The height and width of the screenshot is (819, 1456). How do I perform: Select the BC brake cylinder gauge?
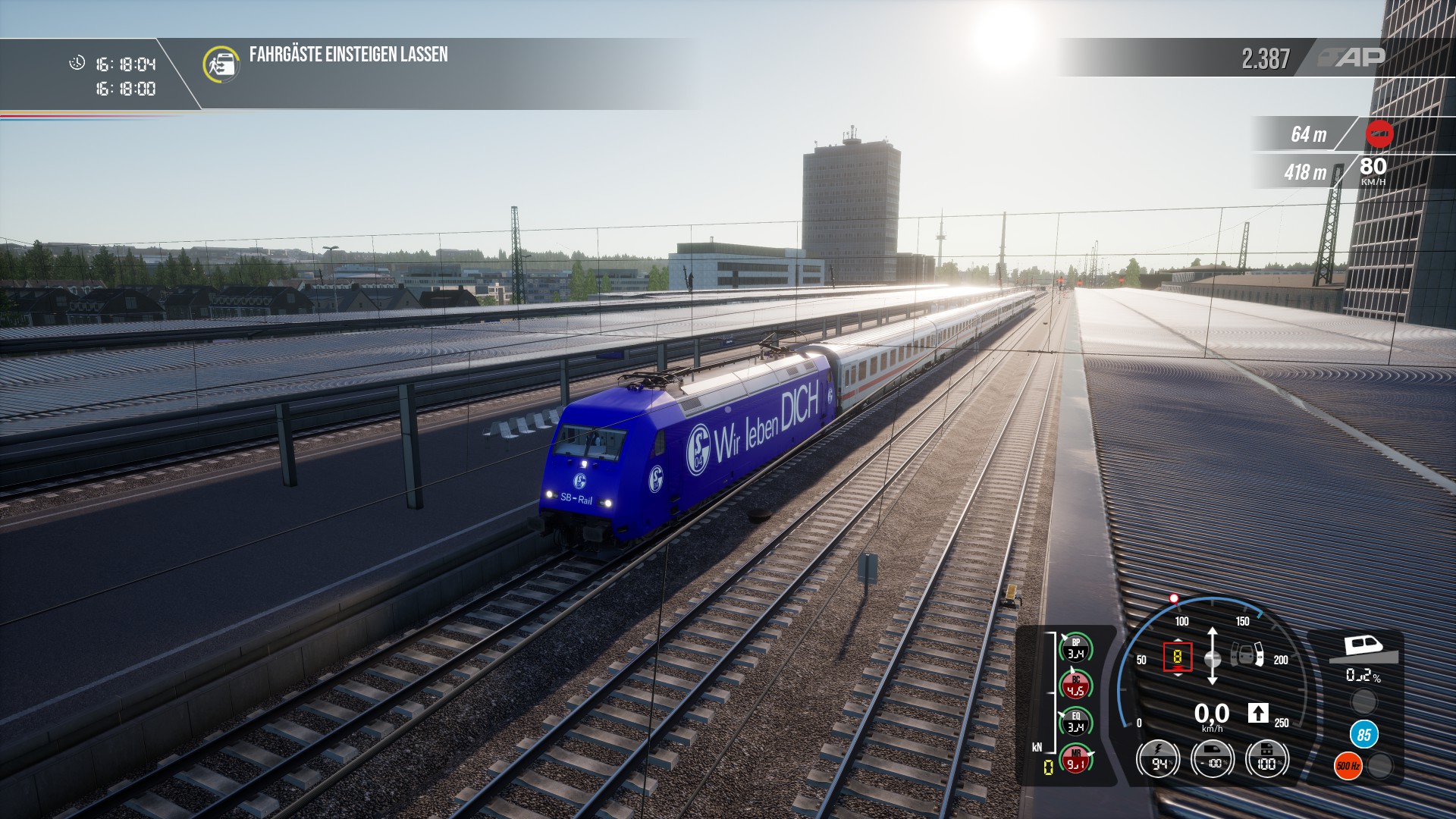(x=1075, y=686)
